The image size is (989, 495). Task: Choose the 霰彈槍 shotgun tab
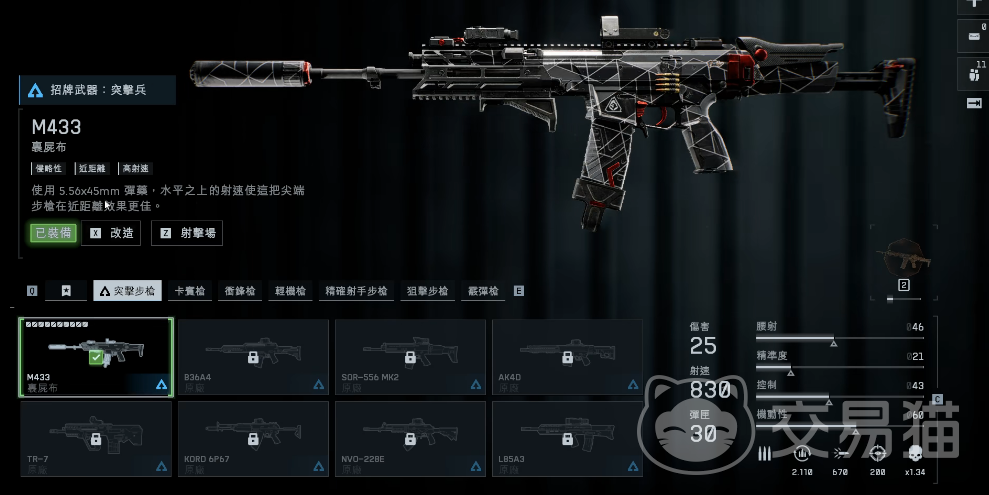(x=483, y=291)
